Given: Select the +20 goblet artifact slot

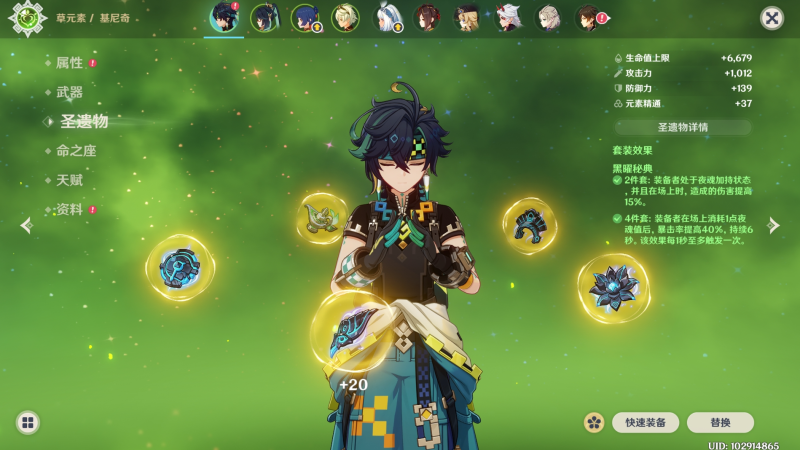Looking at the screenshot, I should (x=352, y=331).
